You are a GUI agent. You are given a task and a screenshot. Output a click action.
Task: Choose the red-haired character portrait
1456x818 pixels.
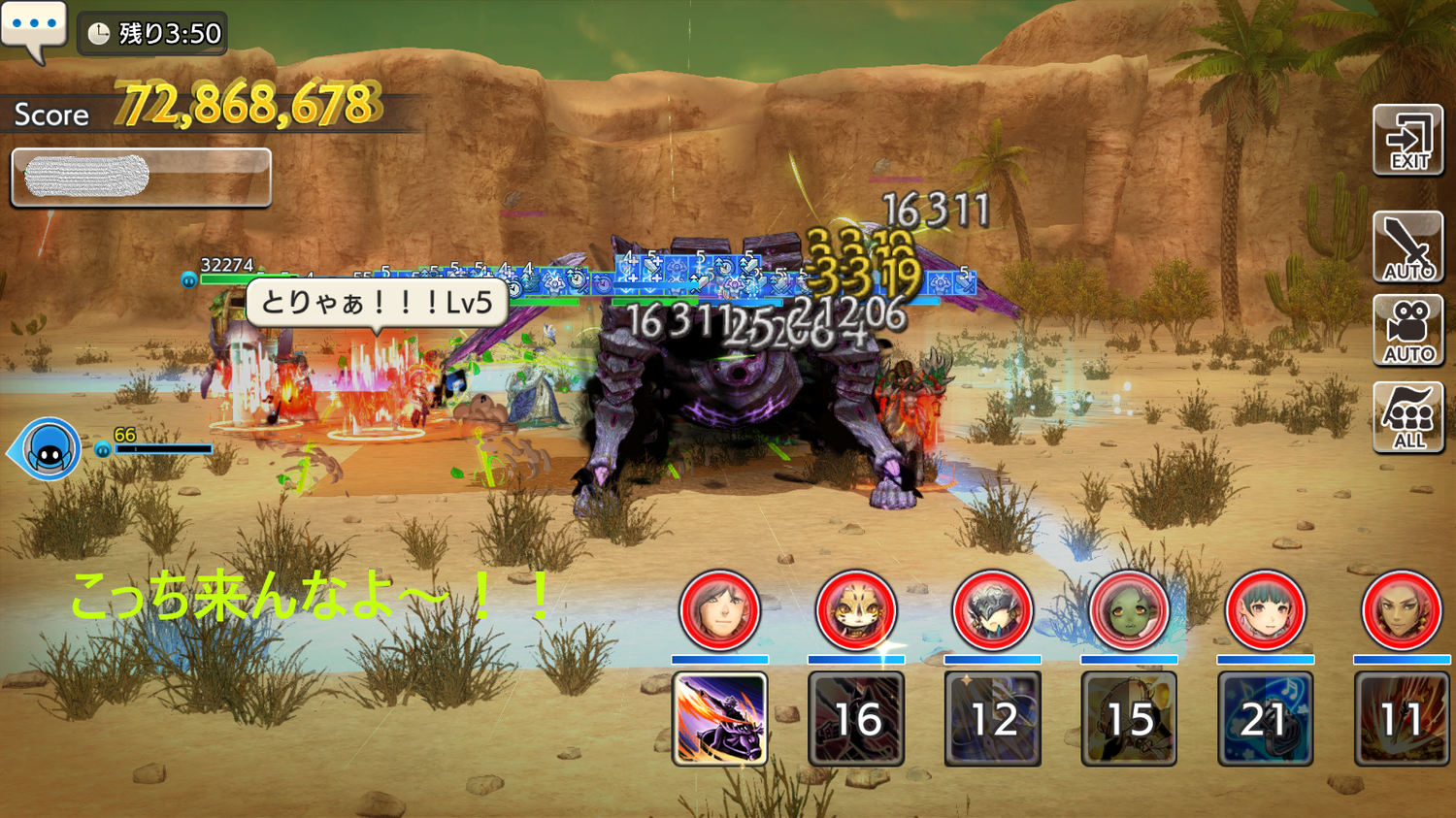(1402, 610)
